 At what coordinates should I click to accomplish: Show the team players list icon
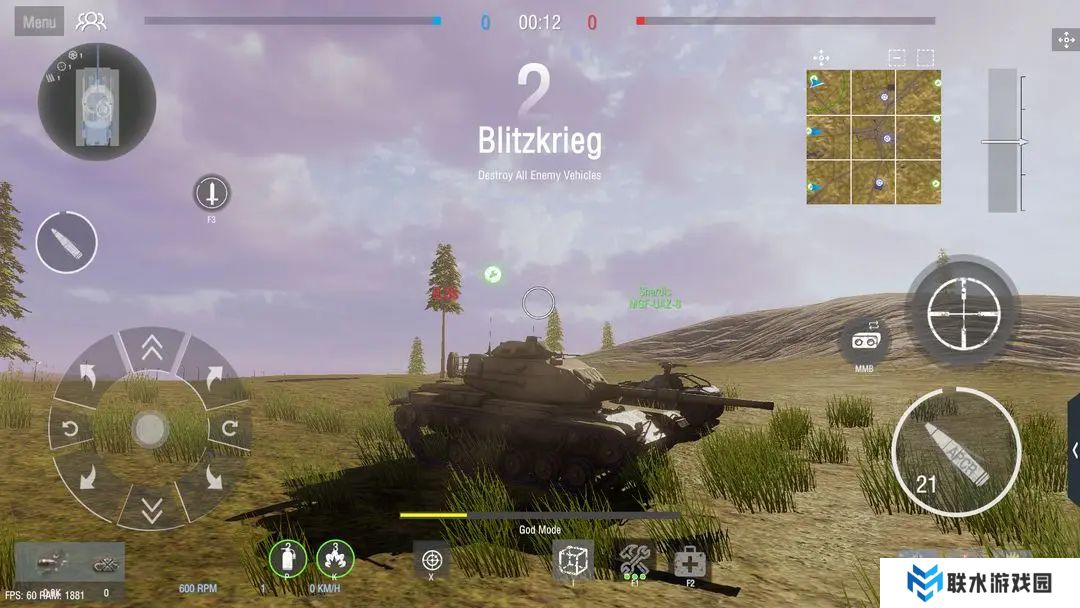pos(90,21)
